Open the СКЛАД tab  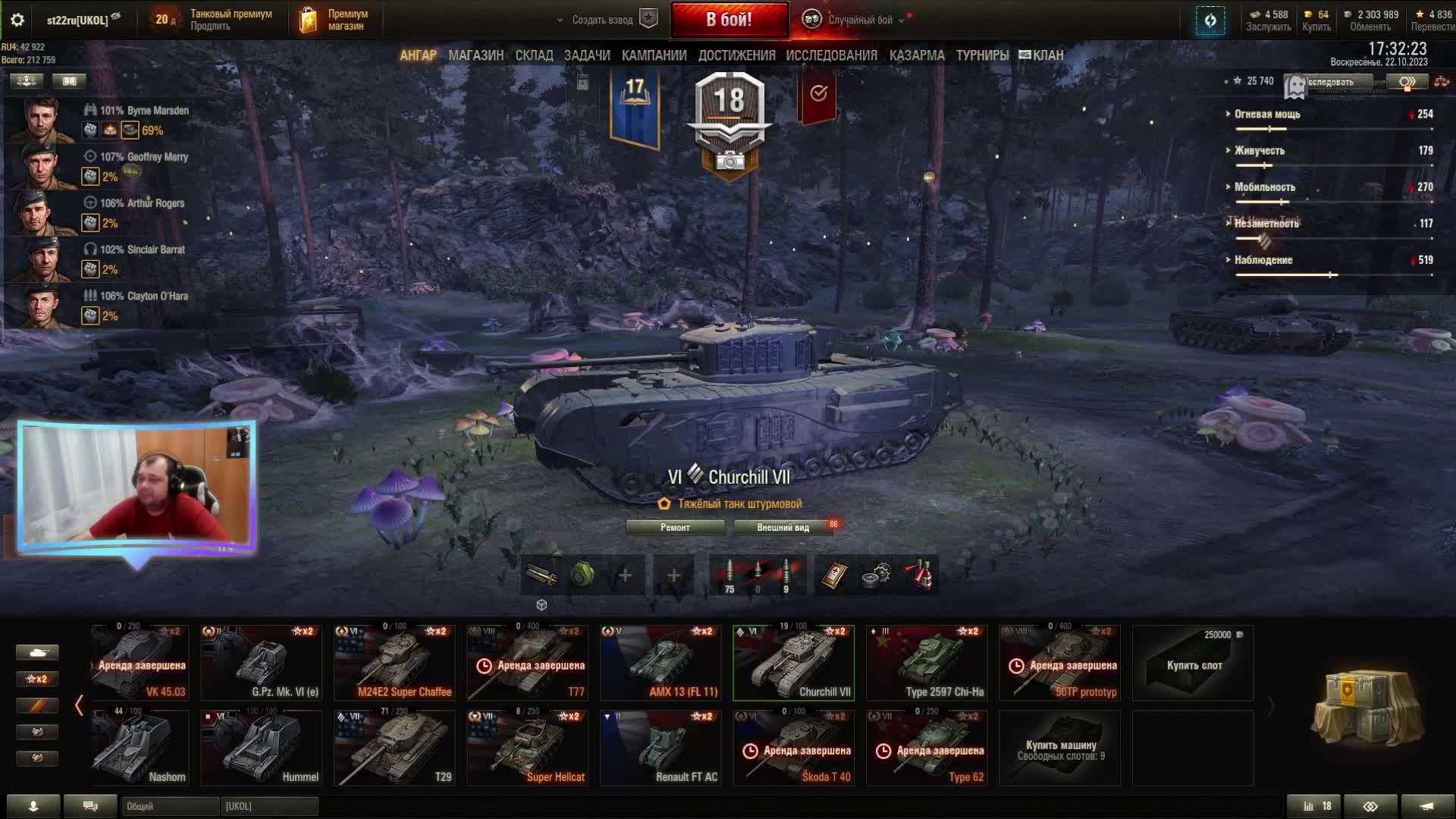(x=534, y=55)
